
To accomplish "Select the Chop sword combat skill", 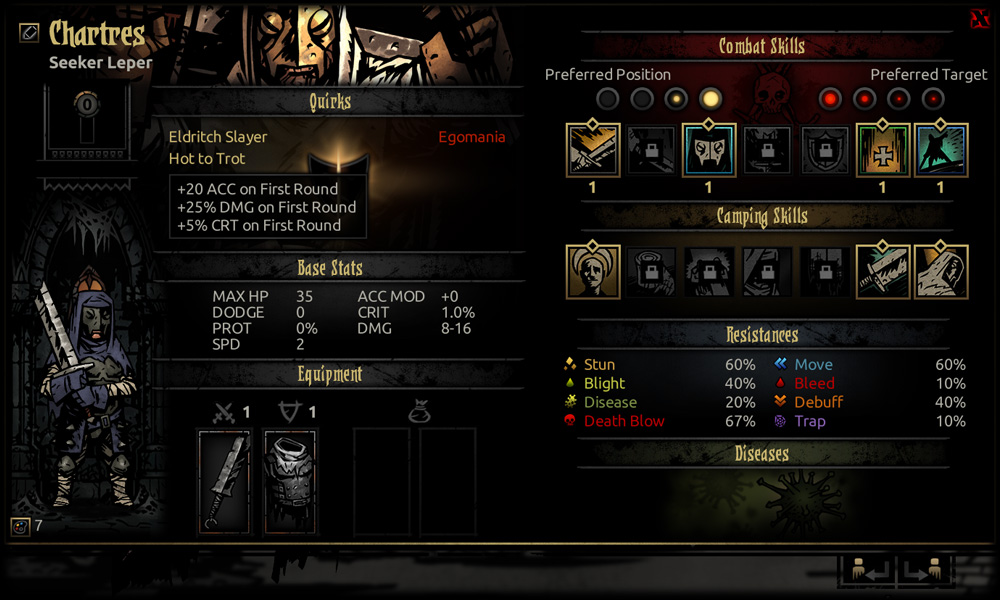I will pos(593,151).
